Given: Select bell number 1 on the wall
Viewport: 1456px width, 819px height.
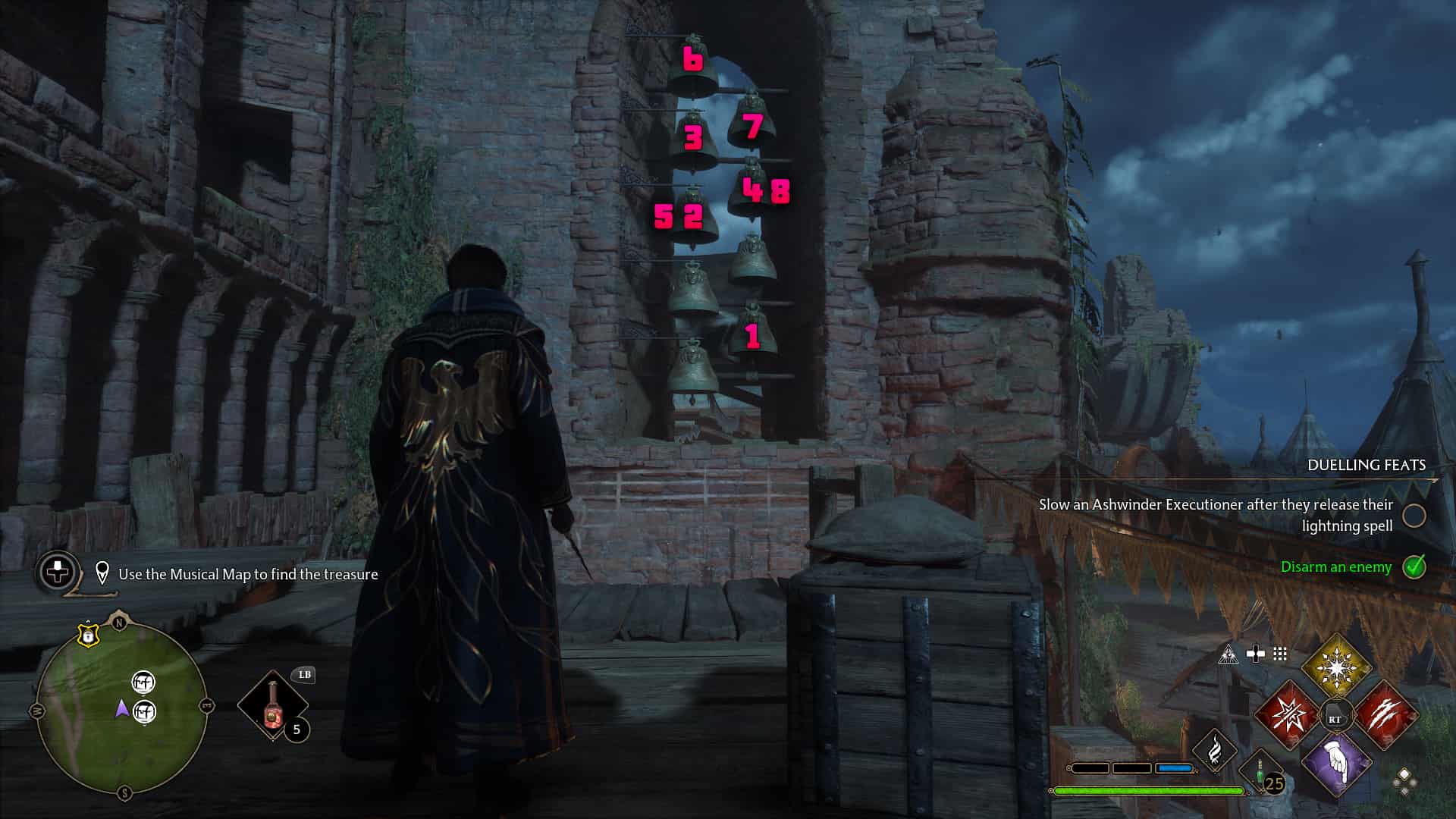Looking at the screenshot, I should click(x=752, y=334).
